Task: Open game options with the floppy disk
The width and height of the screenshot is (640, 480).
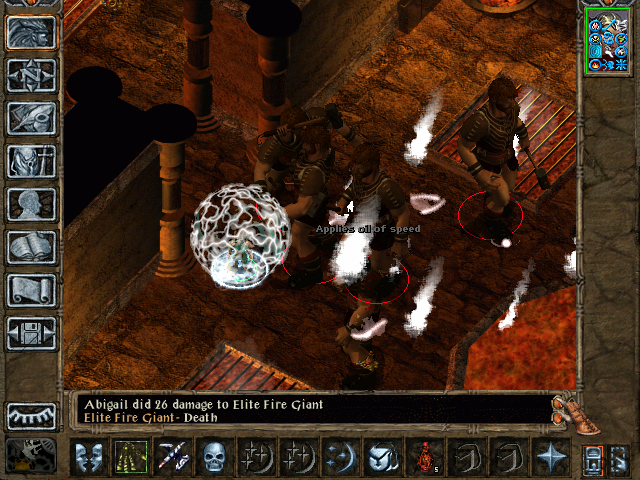Action: point(31,333)
